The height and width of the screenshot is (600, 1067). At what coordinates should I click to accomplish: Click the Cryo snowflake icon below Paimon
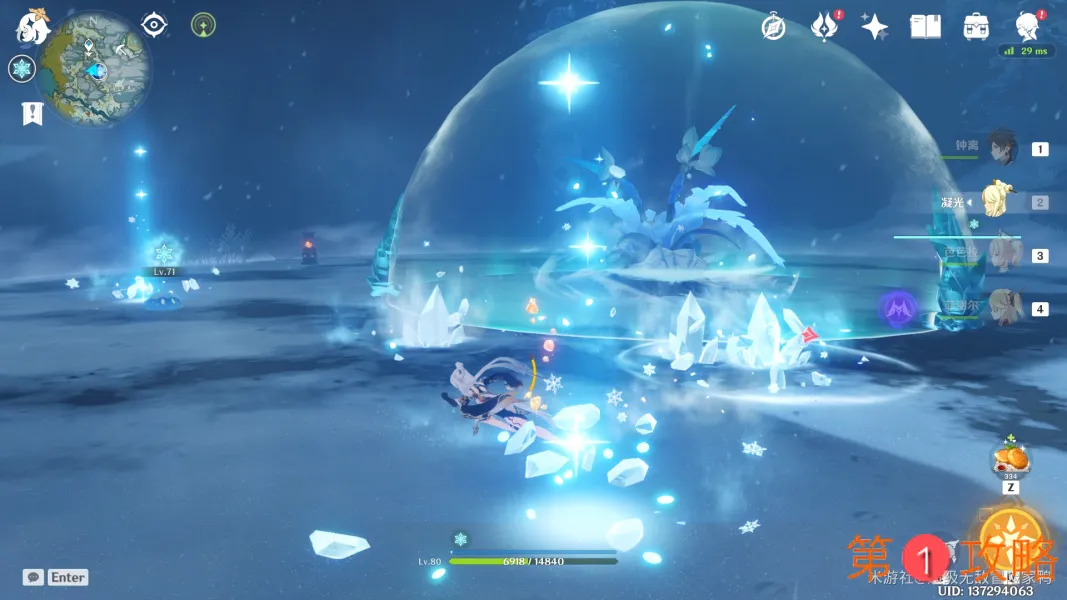point(22,69)
